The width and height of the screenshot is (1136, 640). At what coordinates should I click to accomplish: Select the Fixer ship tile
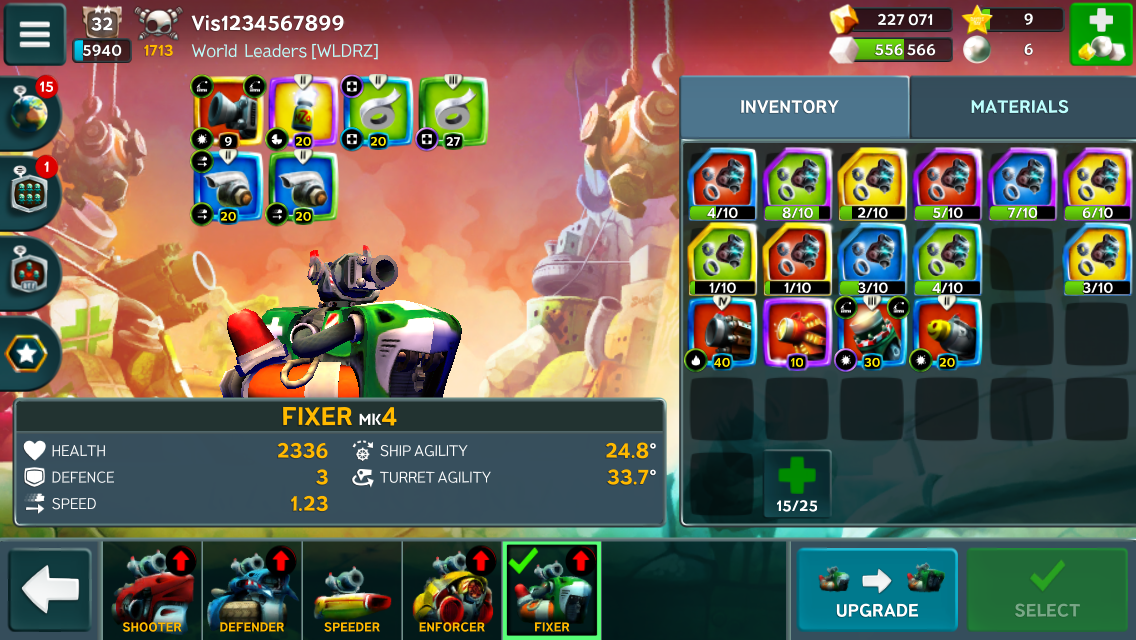(552, 590)
